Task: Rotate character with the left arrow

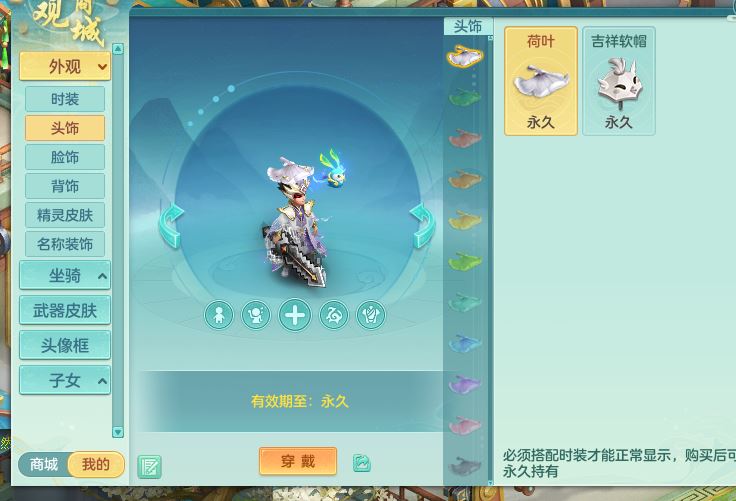Action: pyautogui.click(x=171, y=224)
